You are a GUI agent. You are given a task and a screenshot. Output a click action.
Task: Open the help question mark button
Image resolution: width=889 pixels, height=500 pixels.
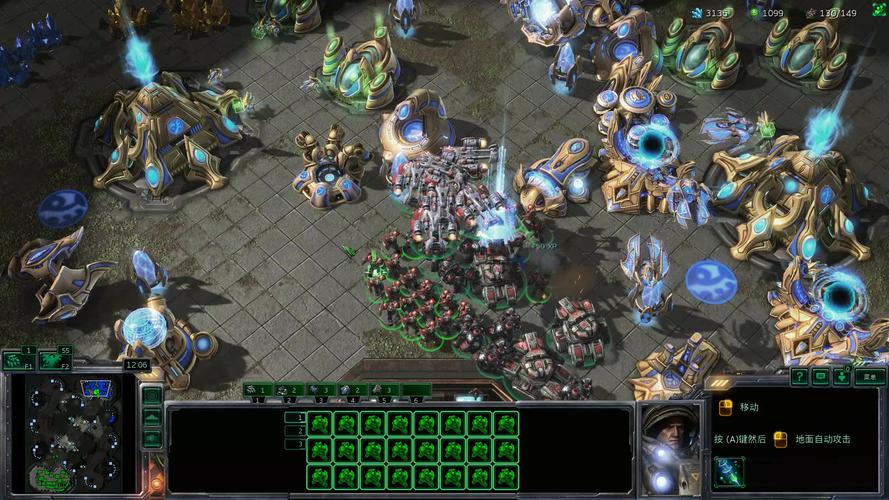tap(799, 377)
